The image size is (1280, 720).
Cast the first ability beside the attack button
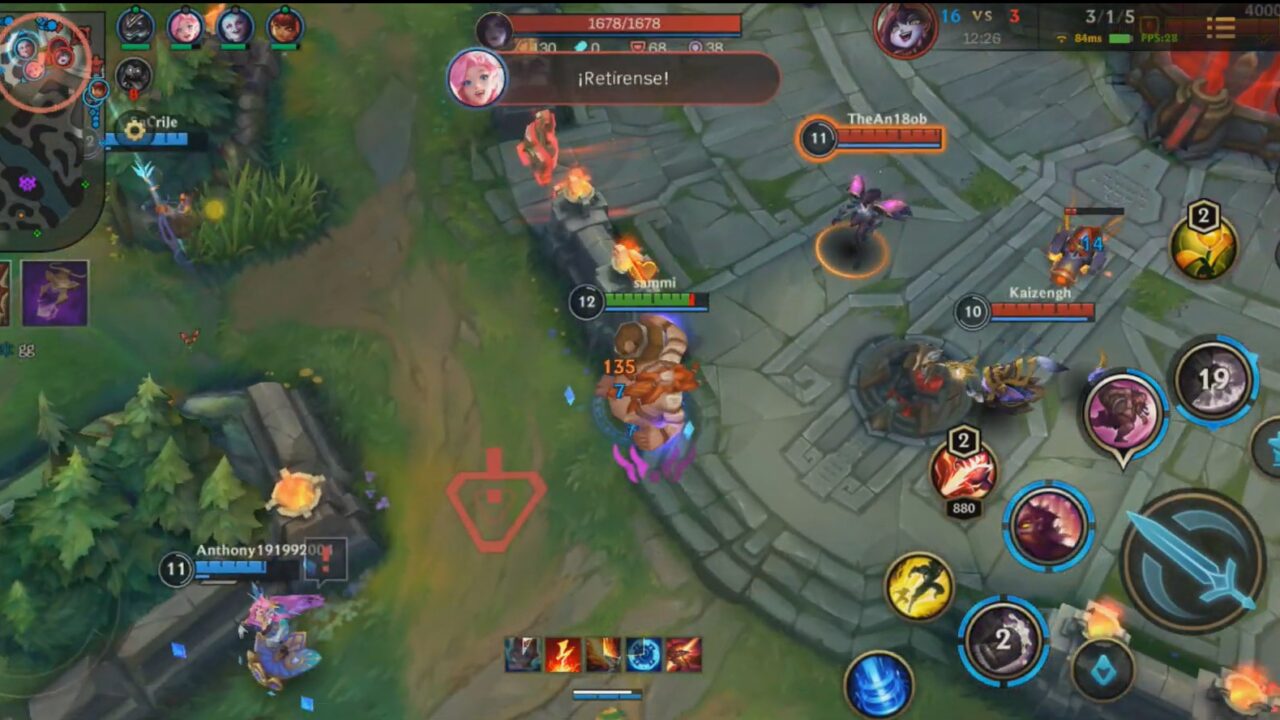click(1005, 640)
